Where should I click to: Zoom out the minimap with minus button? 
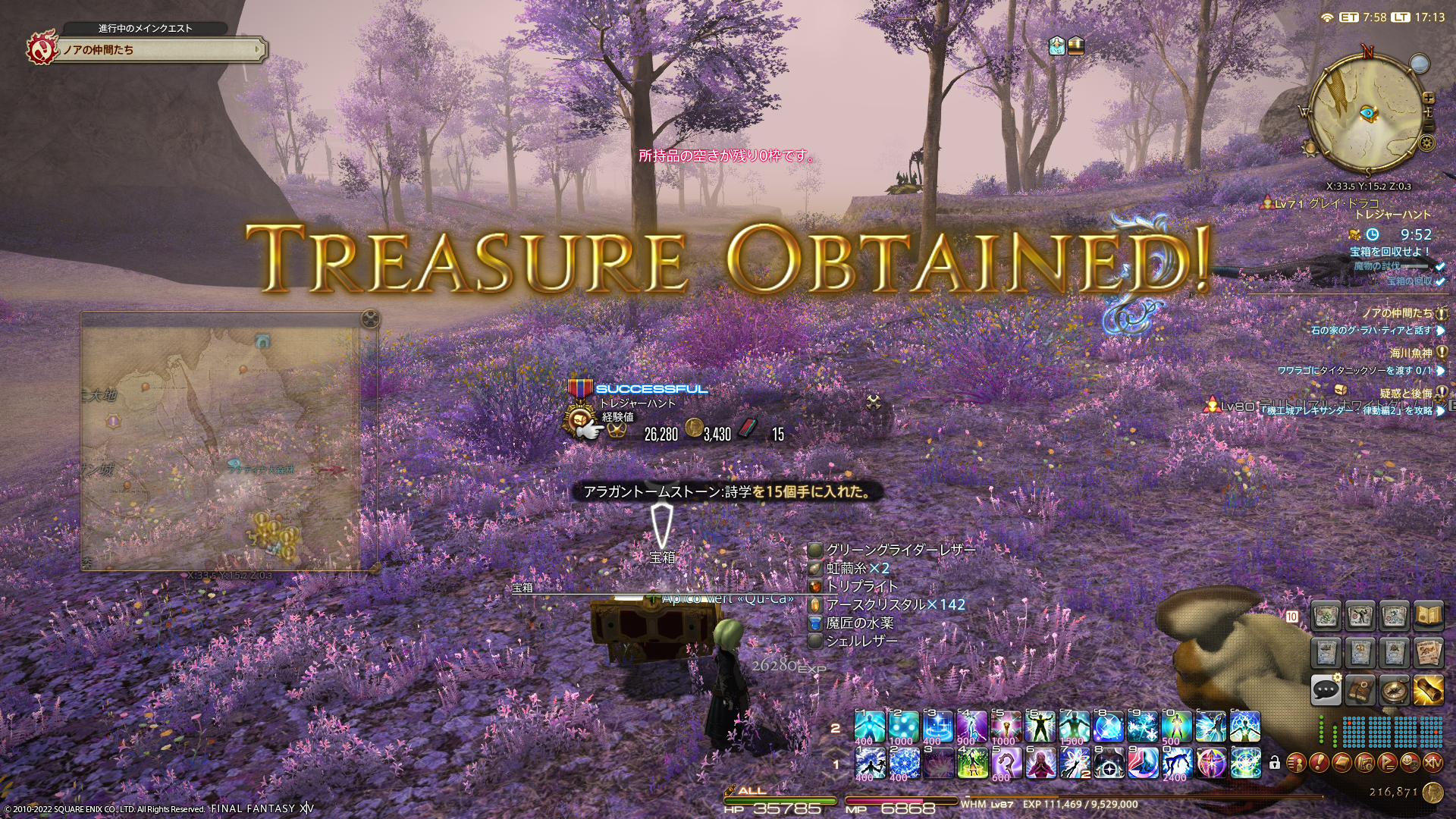(1429, 124)
